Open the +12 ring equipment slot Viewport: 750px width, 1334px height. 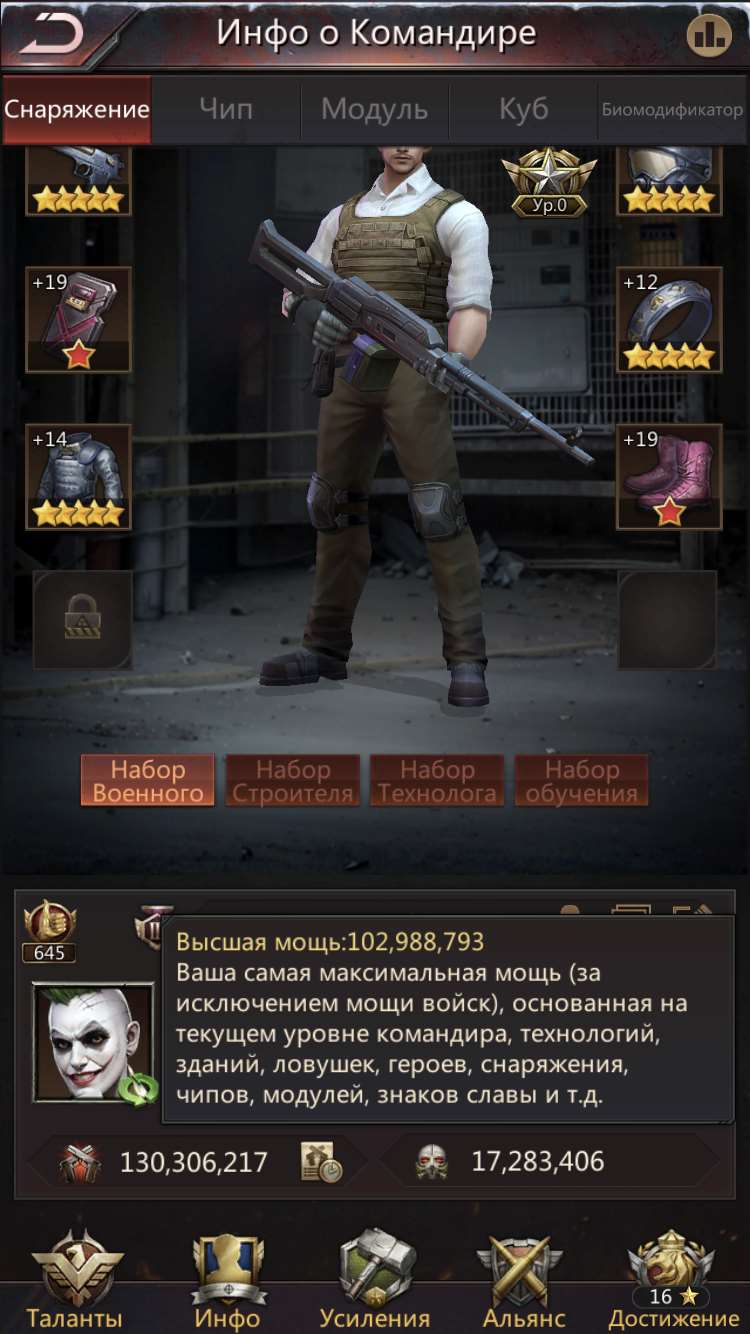pos(668,319)
